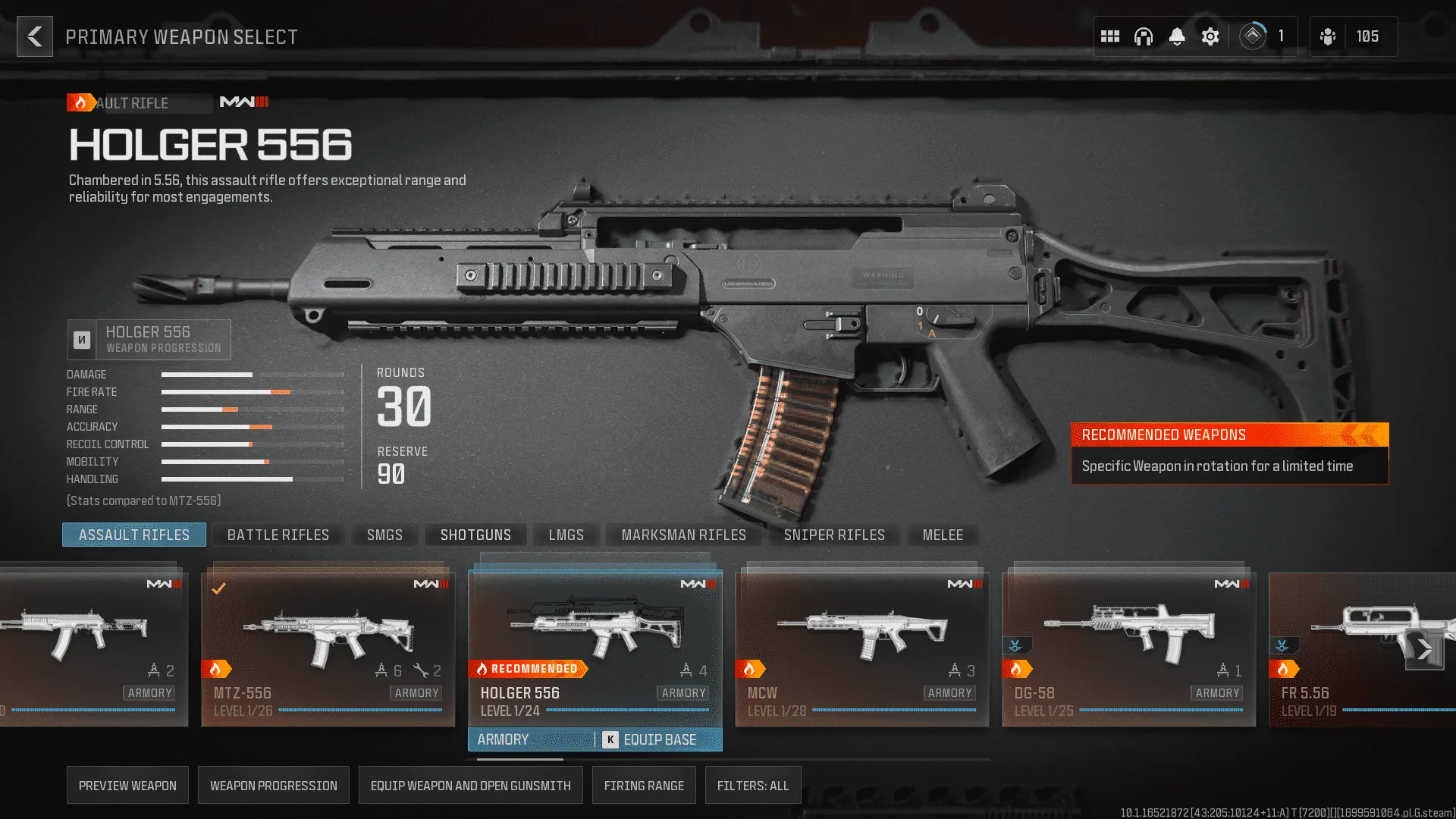The height and width of the screenshot is (819, 1456).
Task: Choose the Sniper Rifles tab
Action: [x=834, y=535]
